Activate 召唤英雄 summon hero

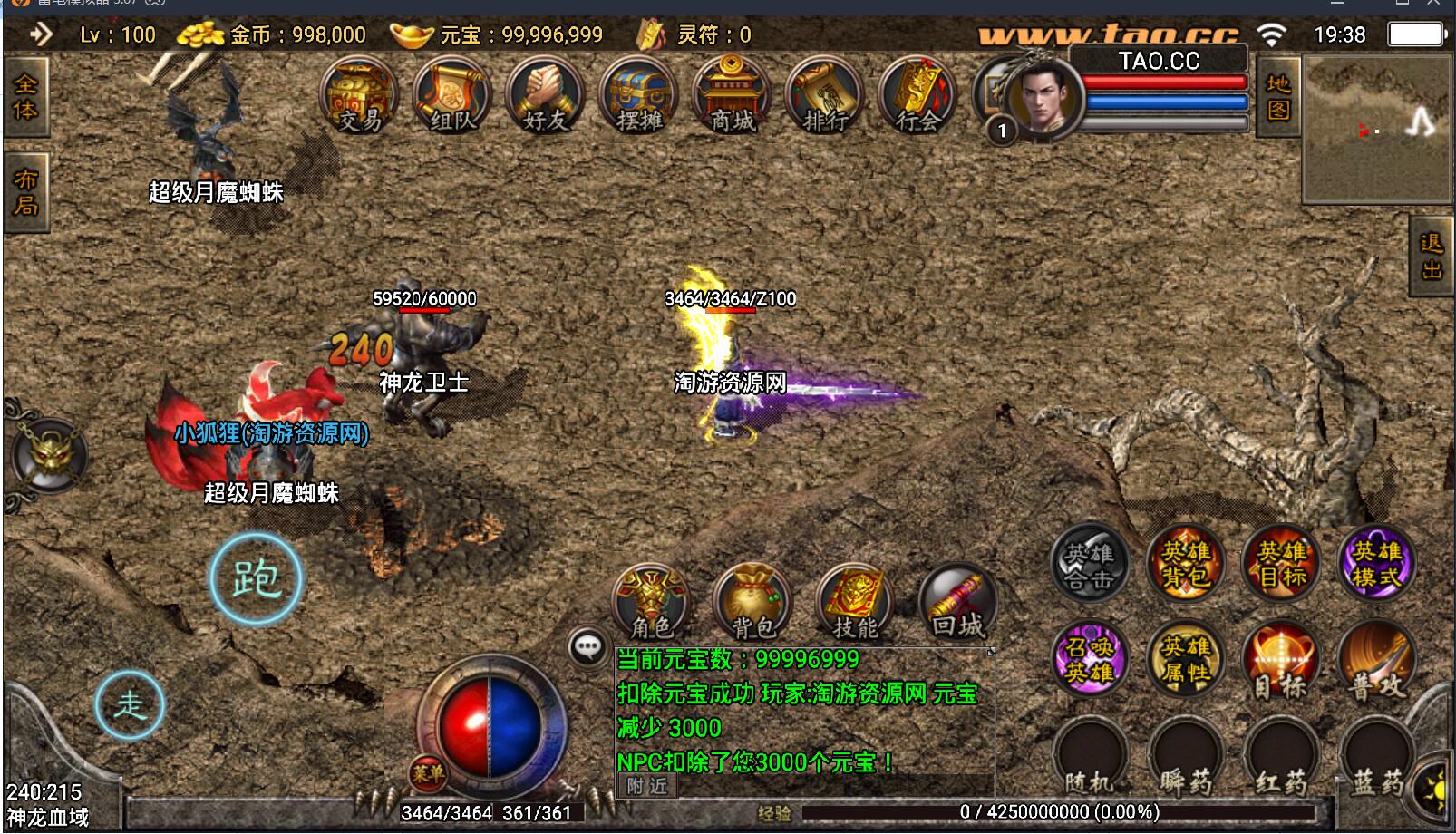[1090, 659]
